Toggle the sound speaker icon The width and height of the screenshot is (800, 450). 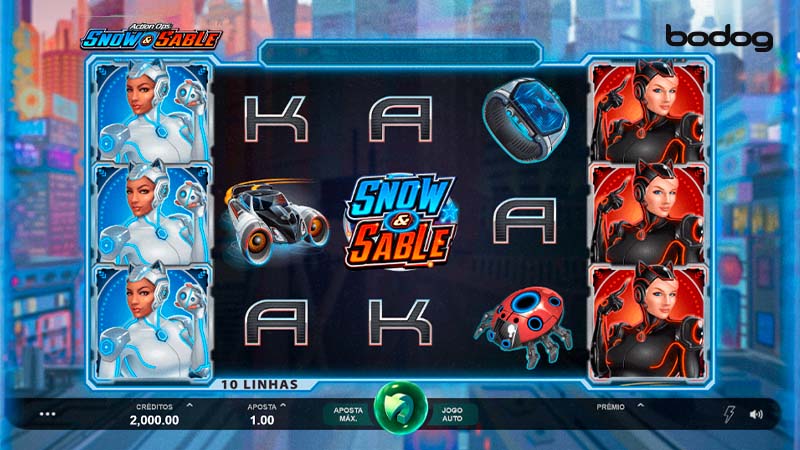point(756,413)
